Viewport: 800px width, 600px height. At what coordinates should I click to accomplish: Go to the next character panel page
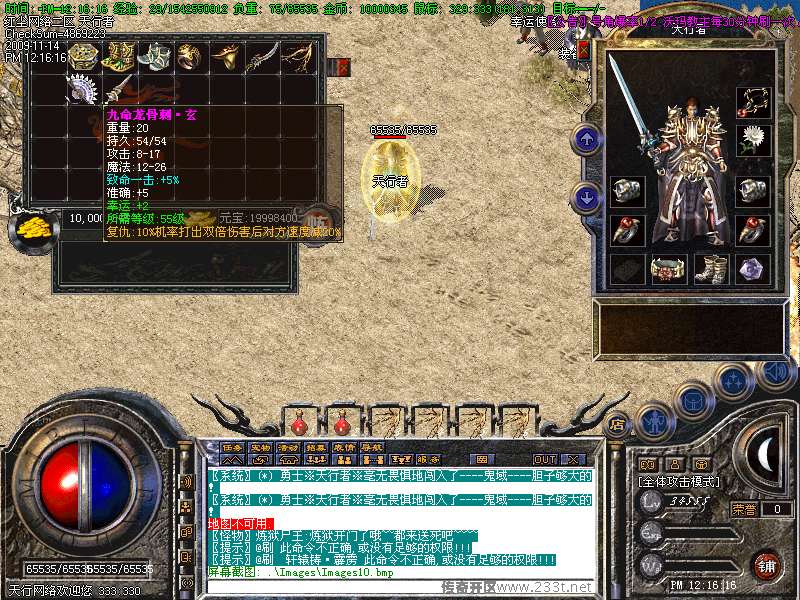(x=588, y=197)
